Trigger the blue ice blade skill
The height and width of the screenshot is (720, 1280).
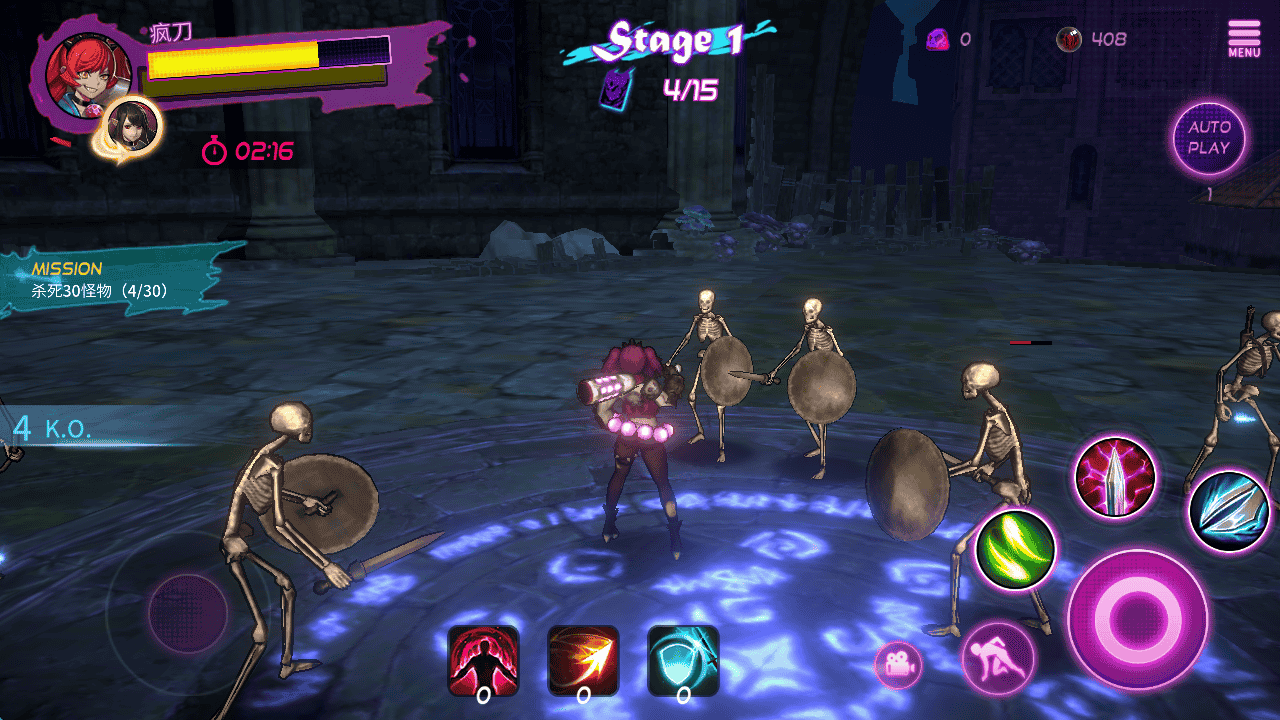1229,511
